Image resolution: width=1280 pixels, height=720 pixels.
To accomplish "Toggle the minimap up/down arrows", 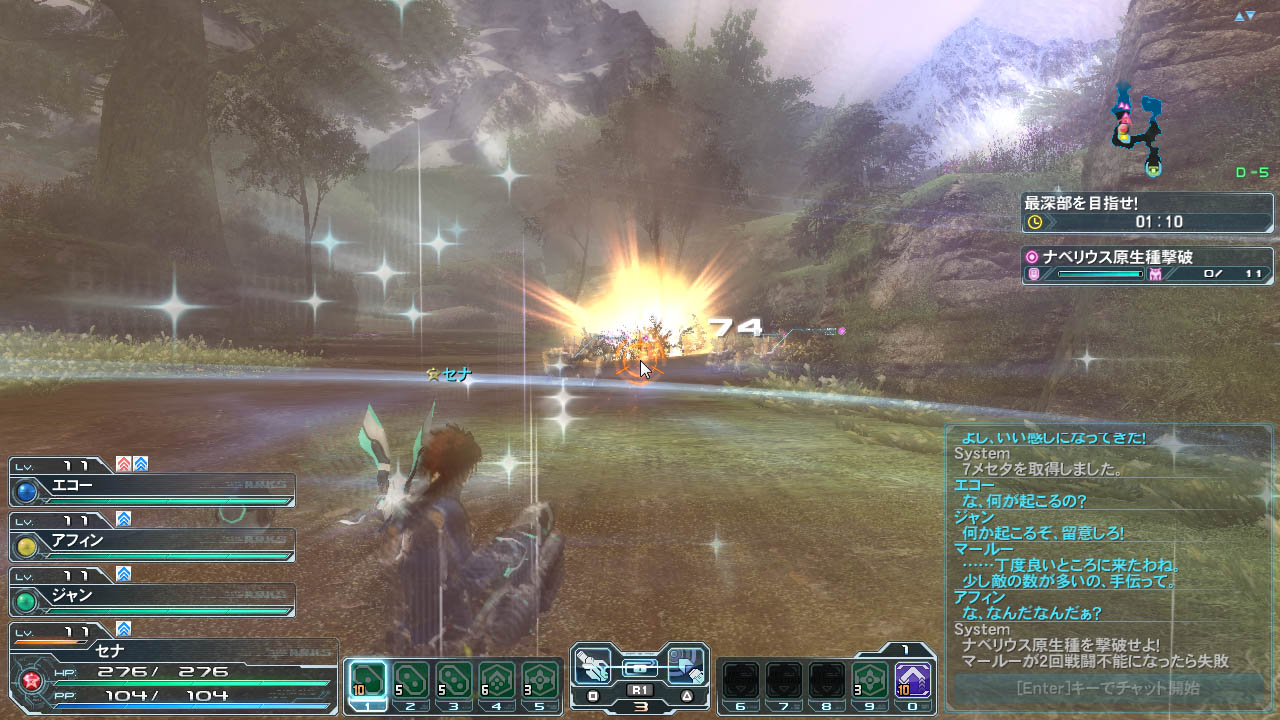I will click(x=1244, y=16).
